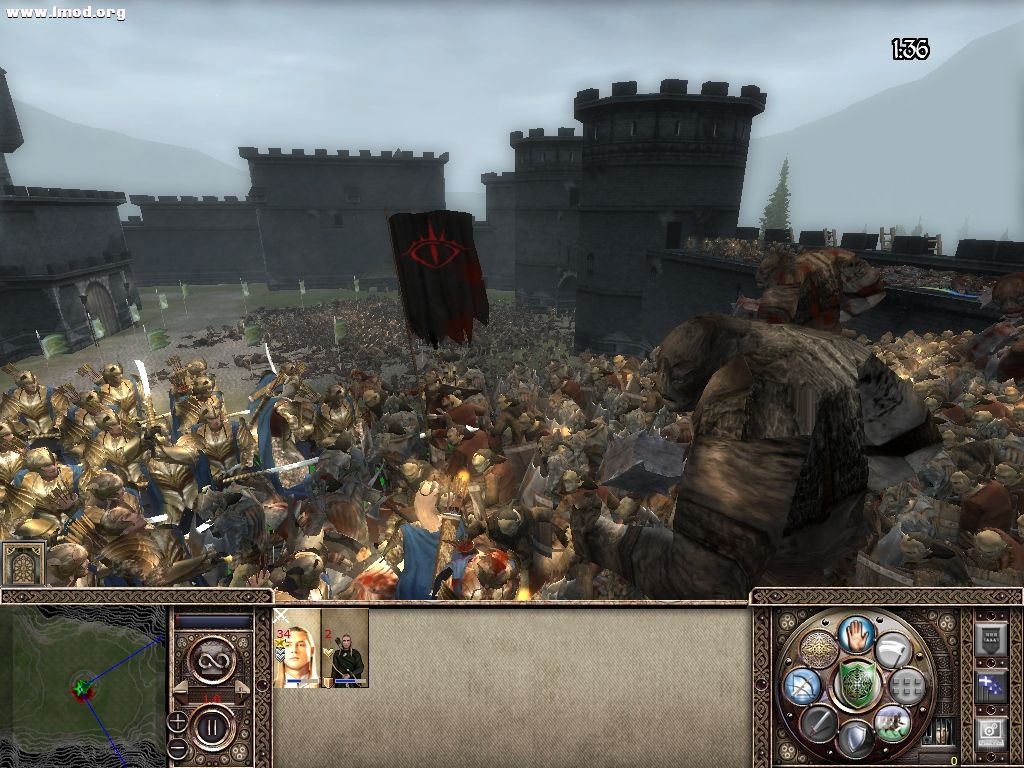Select the general's unit card
1024x768 pixels.
(296, 649)
